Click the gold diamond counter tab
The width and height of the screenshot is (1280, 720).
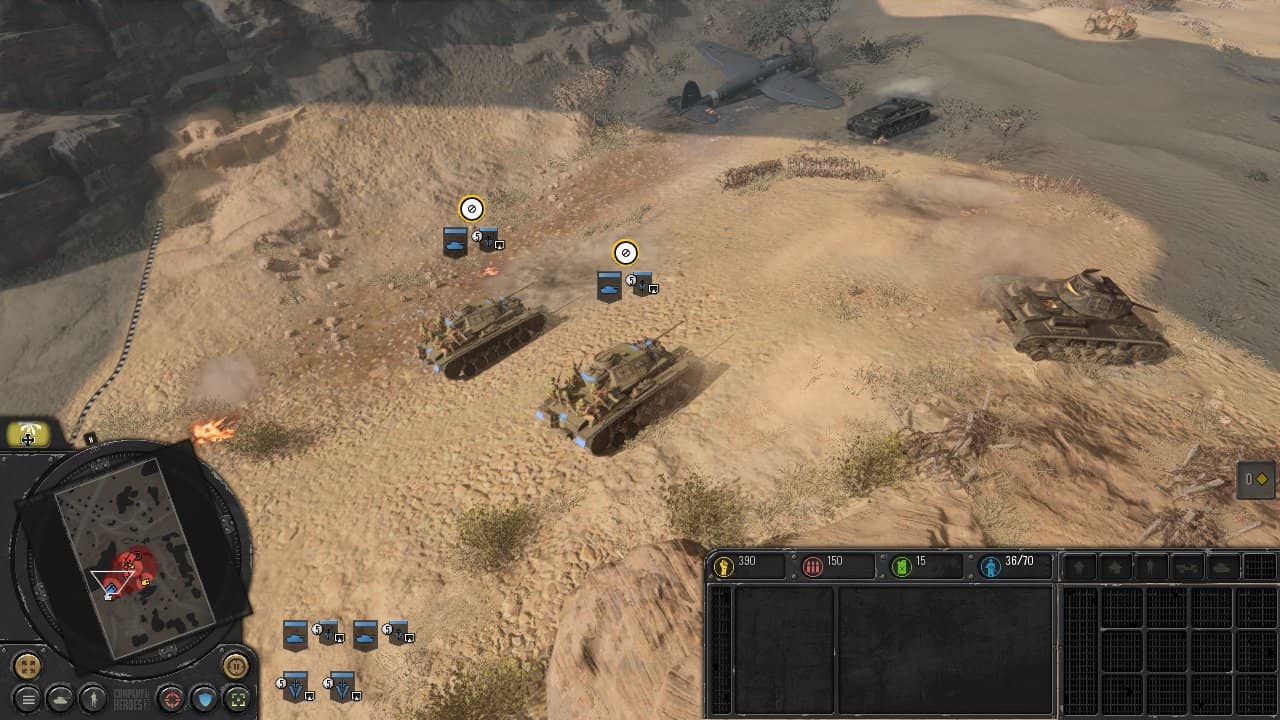1256,479
